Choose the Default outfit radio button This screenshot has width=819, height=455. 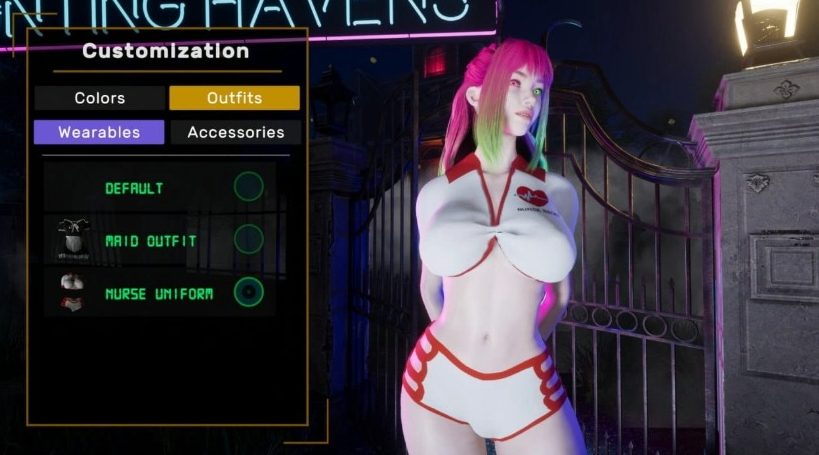[x=248, y=187]
